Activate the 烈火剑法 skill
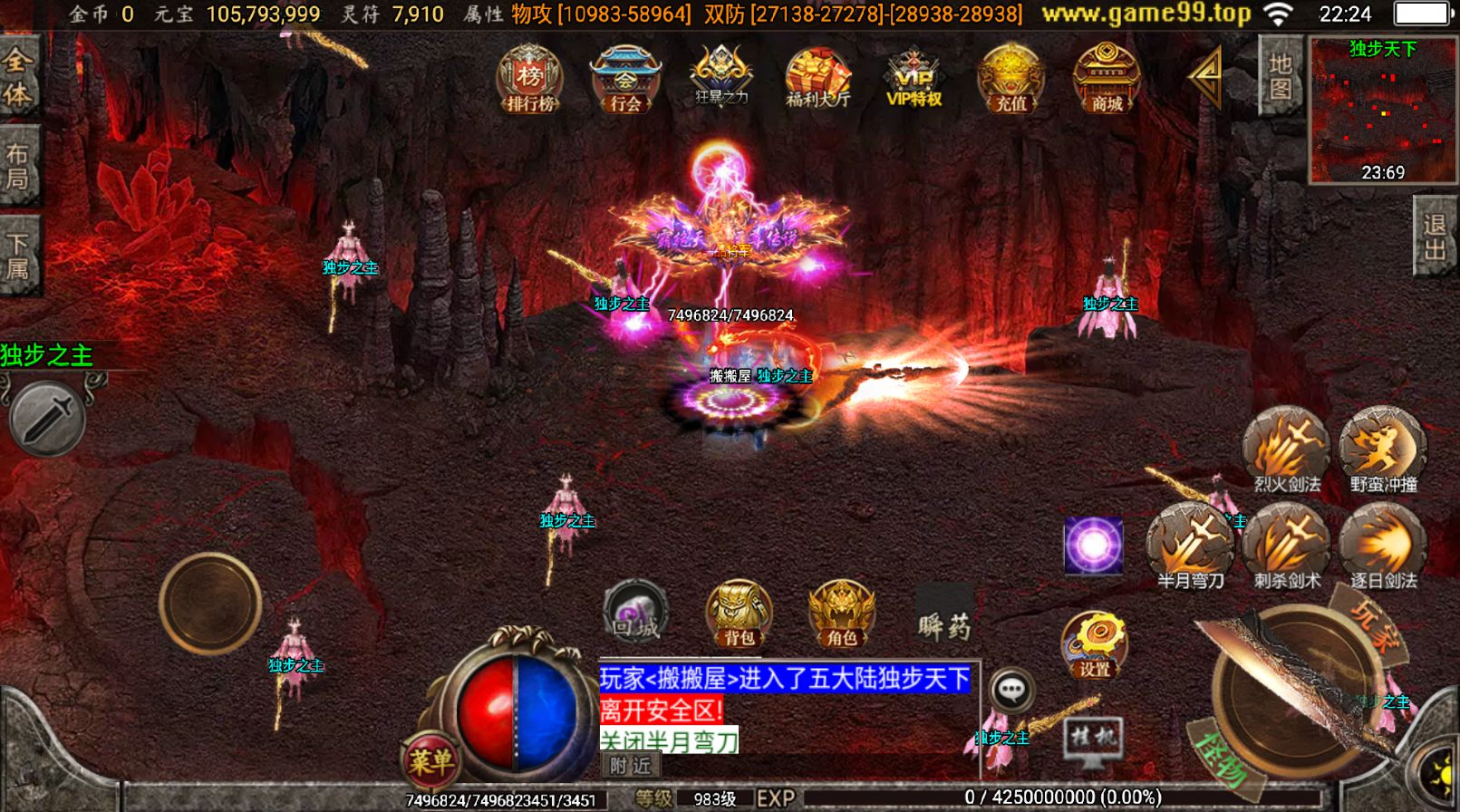 1286,449
